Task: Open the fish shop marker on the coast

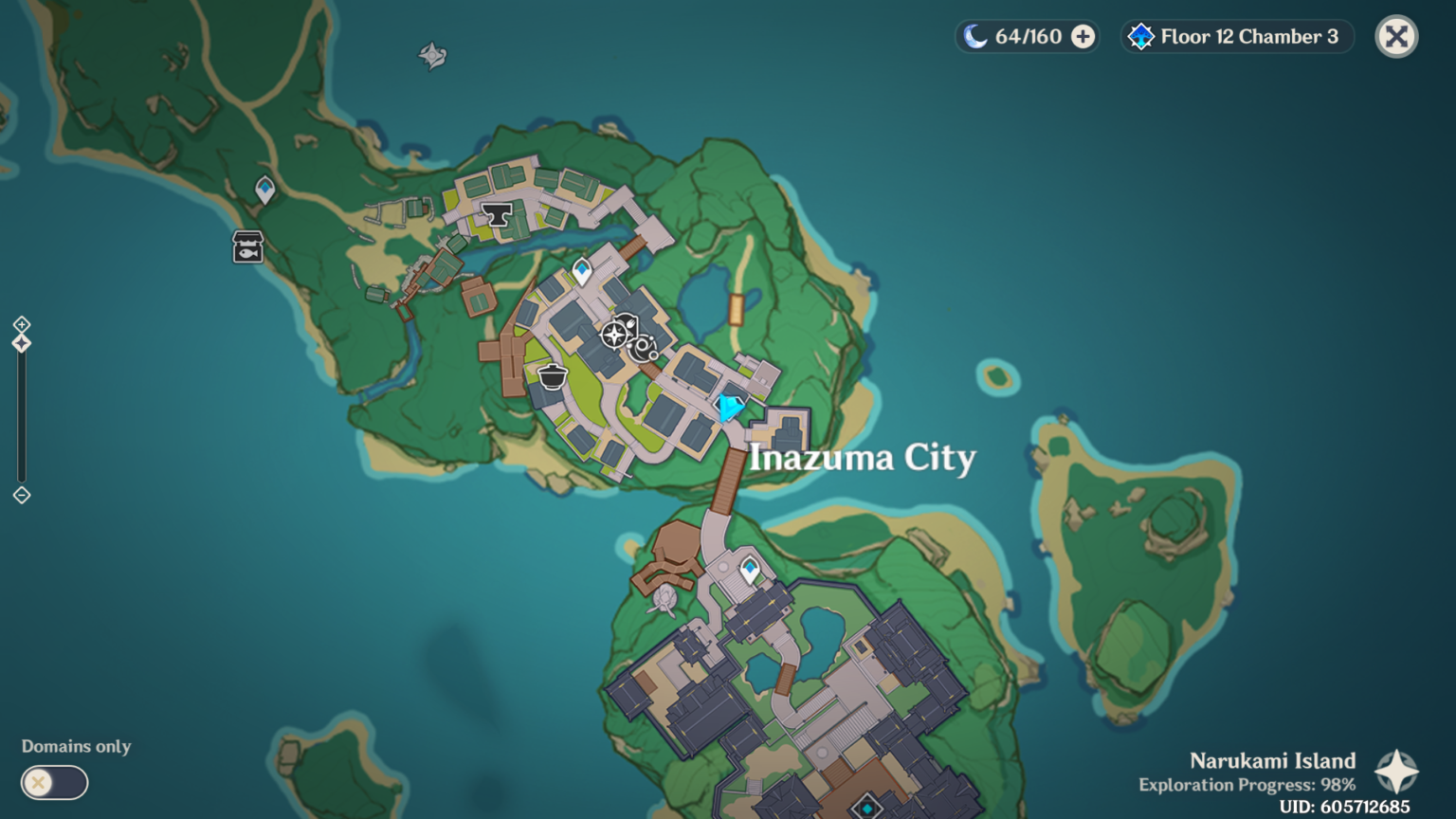Action: click(x=246, y=248)
